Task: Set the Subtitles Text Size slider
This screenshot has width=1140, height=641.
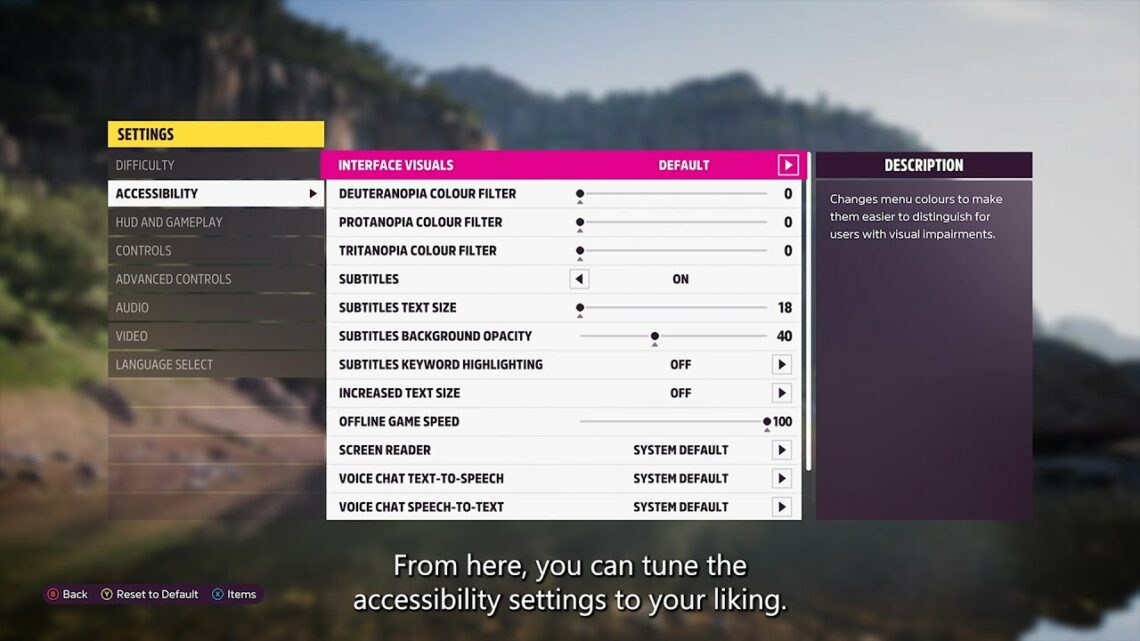Action: [x=580, y=308]
